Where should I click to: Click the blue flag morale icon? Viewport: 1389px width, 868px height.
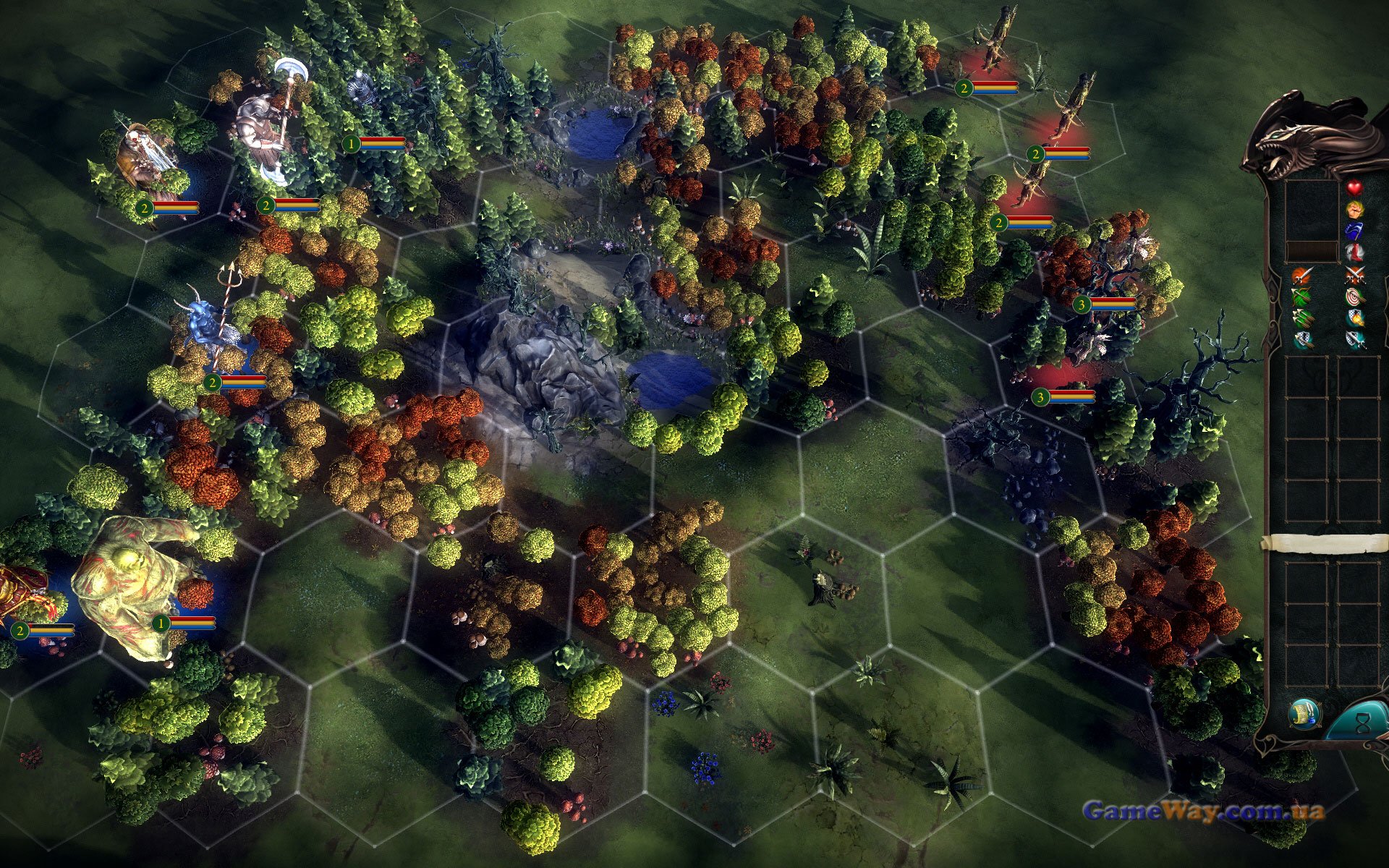pyautogui.click(x=1354, y=231)
